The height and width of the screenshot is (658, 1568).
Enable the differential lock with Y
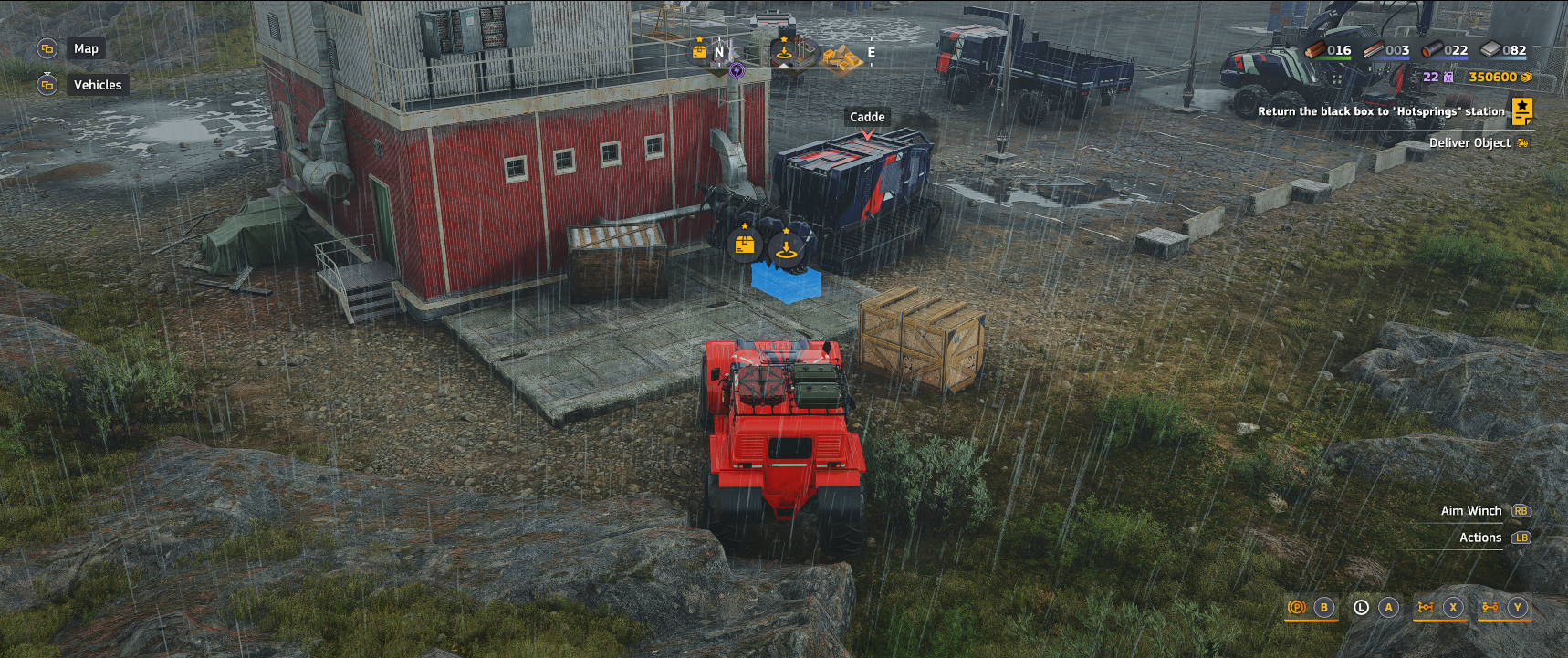(1517, 606)
